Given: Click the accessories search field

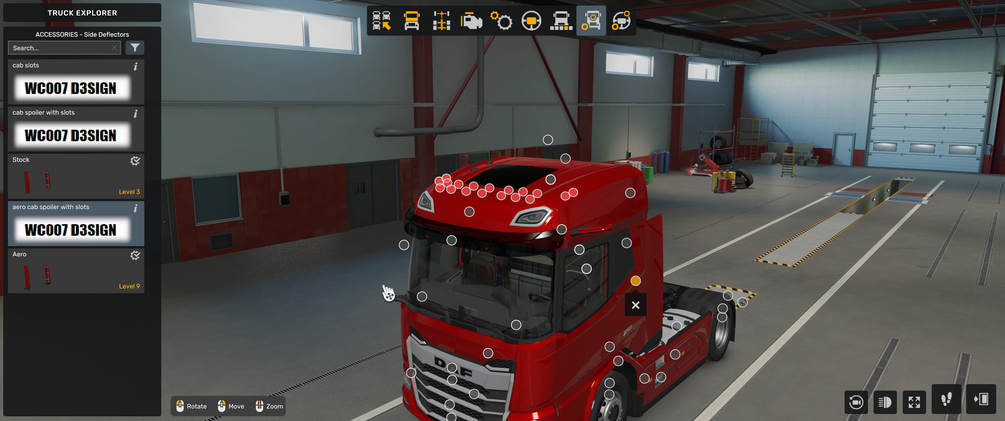Looking at the screenshot, I should point(62,48).
